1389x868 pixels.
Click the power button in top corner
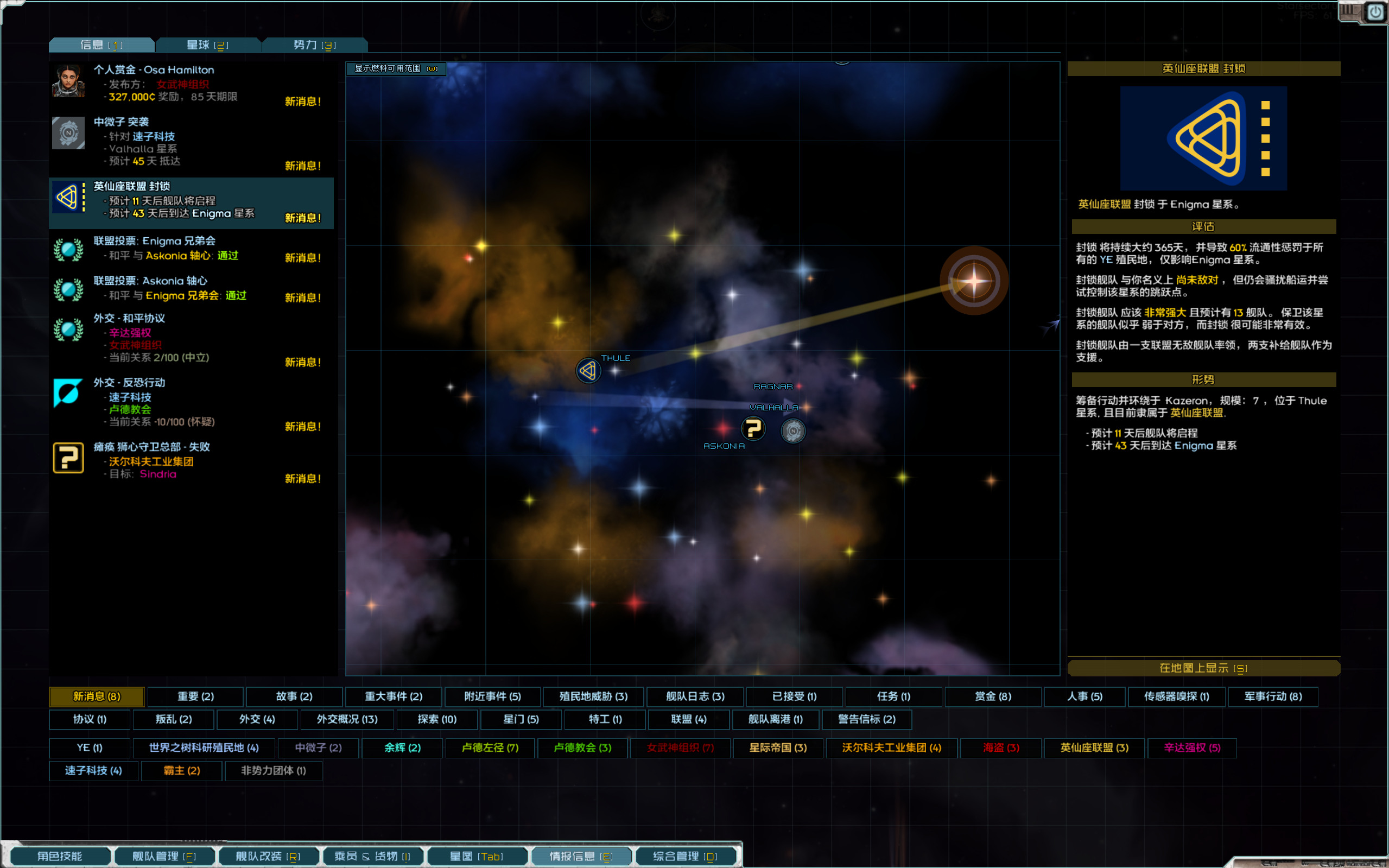point(1375,12)
